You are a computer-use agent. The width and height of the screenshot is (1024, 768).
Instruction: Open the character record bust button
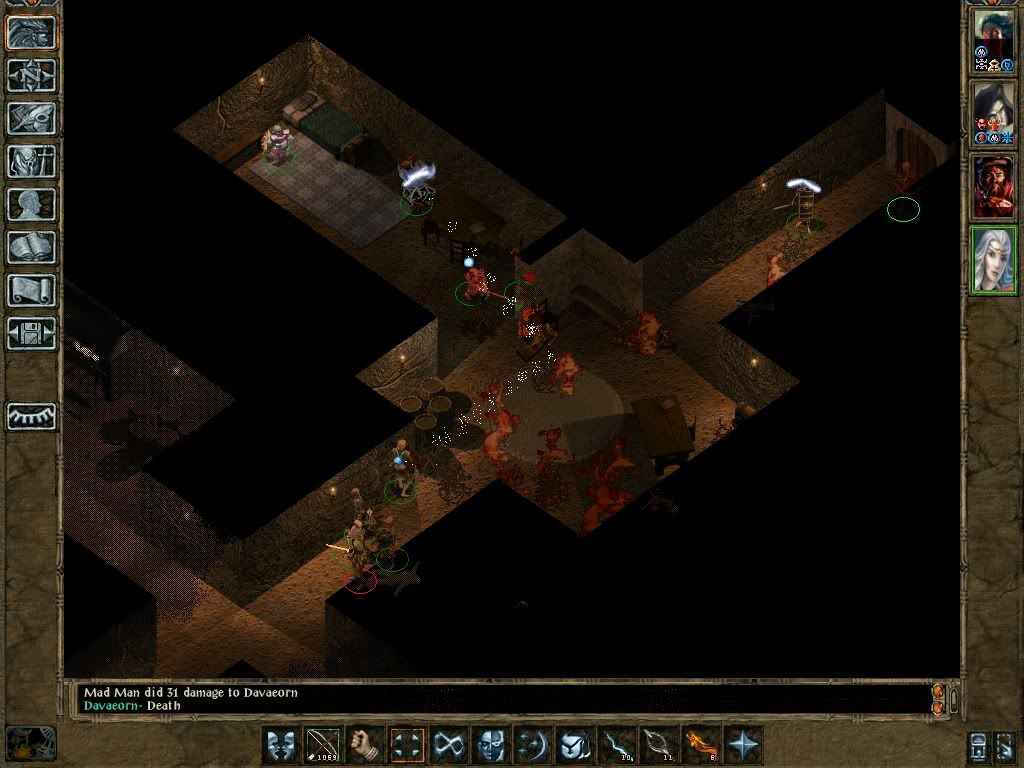tap(31, 204)
